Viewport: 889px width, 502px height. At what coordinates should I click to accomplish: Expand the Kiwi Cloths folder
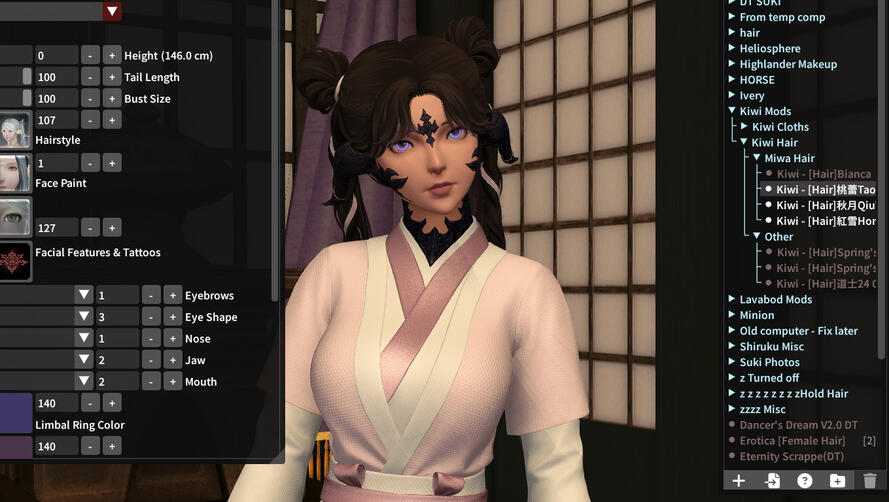pyautogui.click(x=744, y=127)
